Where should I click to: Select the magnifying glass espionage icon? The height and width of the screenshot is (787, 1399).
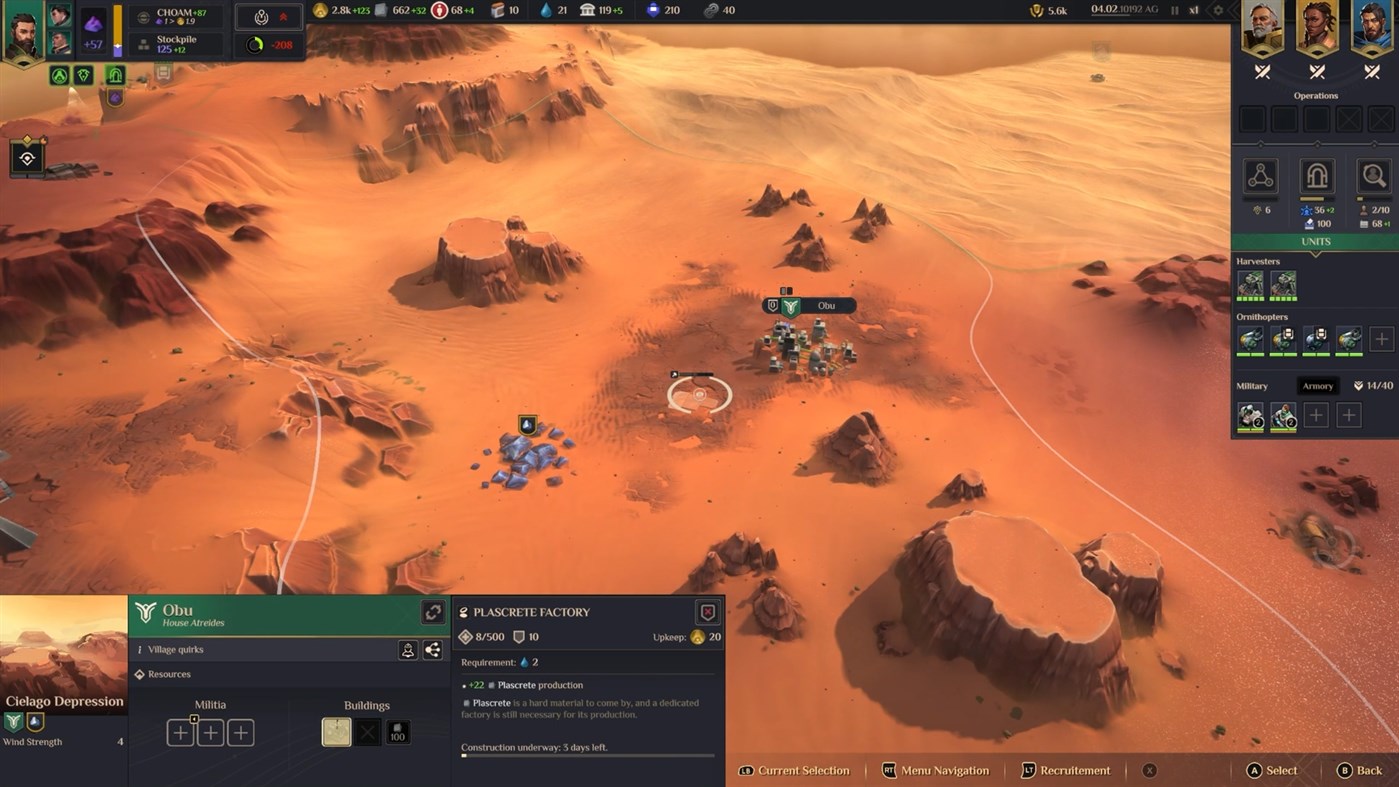pyautogui.click(x=1373, y=176)
